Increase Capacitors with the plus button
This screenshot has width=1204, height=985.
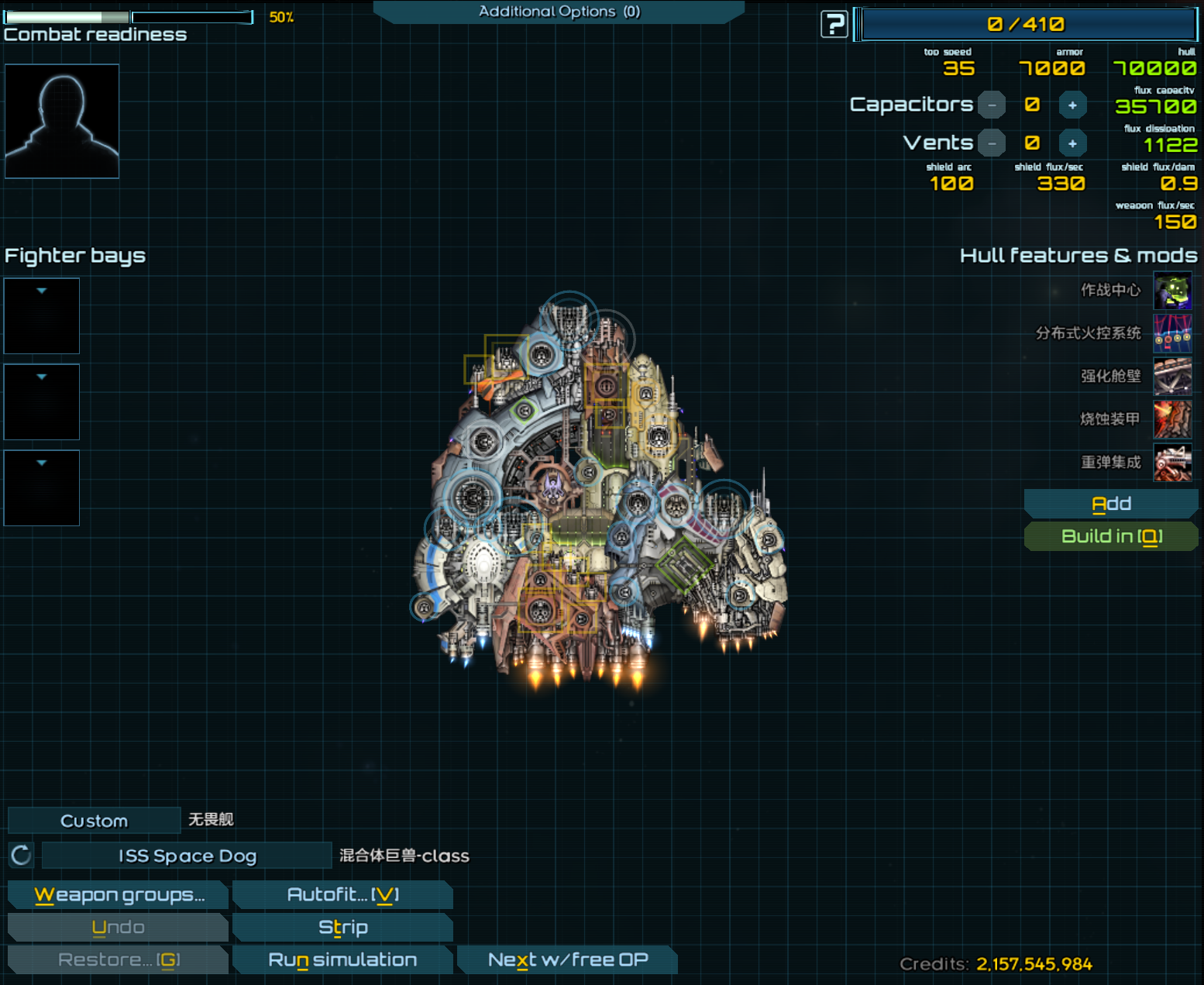[x=1072, y=105]
